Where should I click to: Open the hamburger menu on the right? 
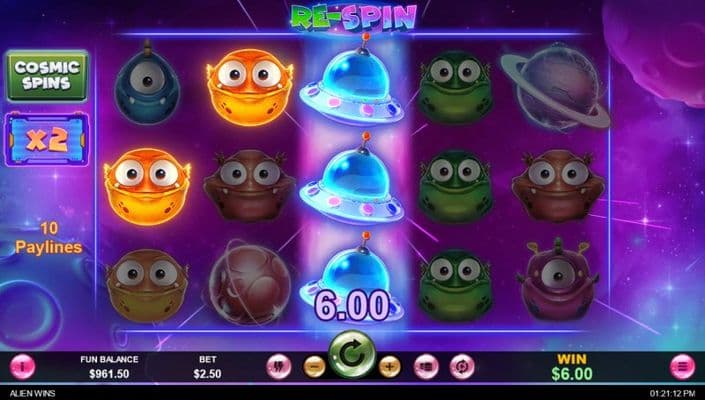[x=683, y=367]
